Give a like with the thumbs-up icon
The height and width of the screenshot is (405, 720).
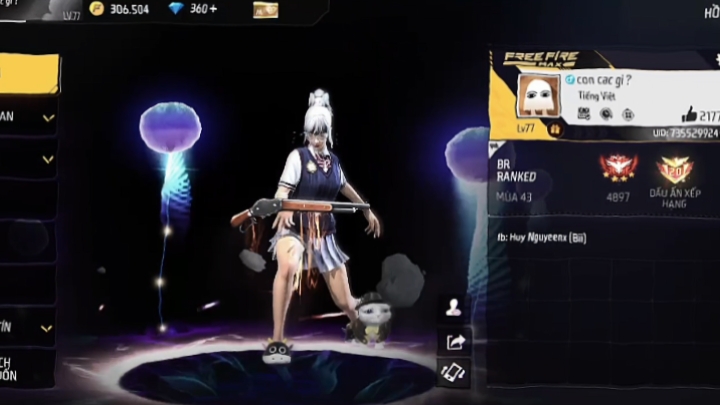tap(688, 115)
